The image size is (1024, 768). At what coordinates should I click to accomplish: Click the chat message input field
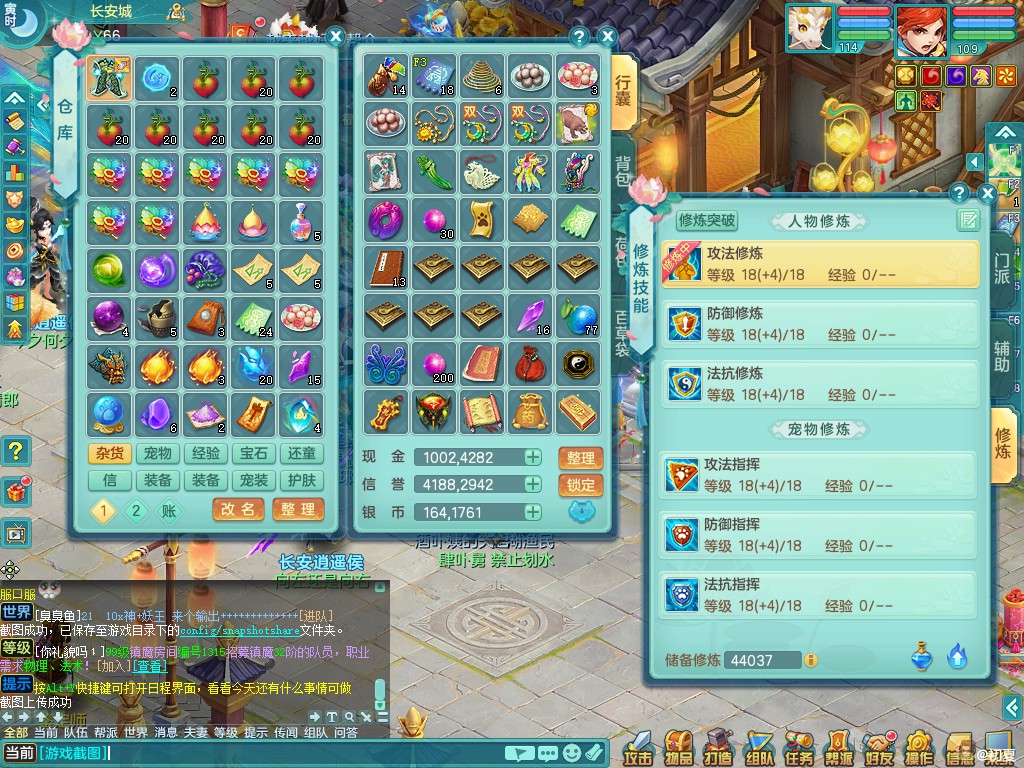(300, 753)
